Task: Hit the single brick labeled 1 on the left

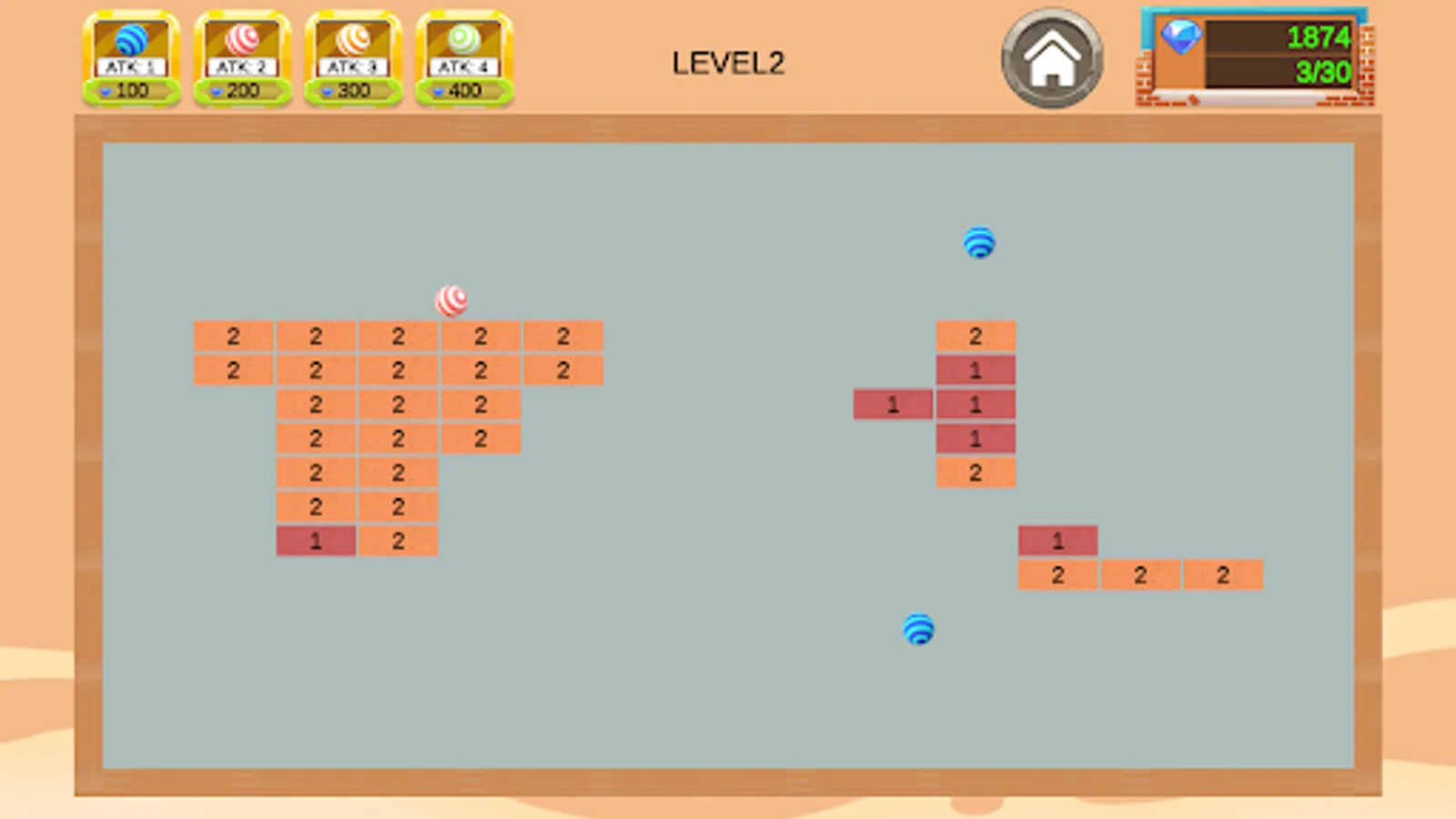Action: click(x=892, y=405)
